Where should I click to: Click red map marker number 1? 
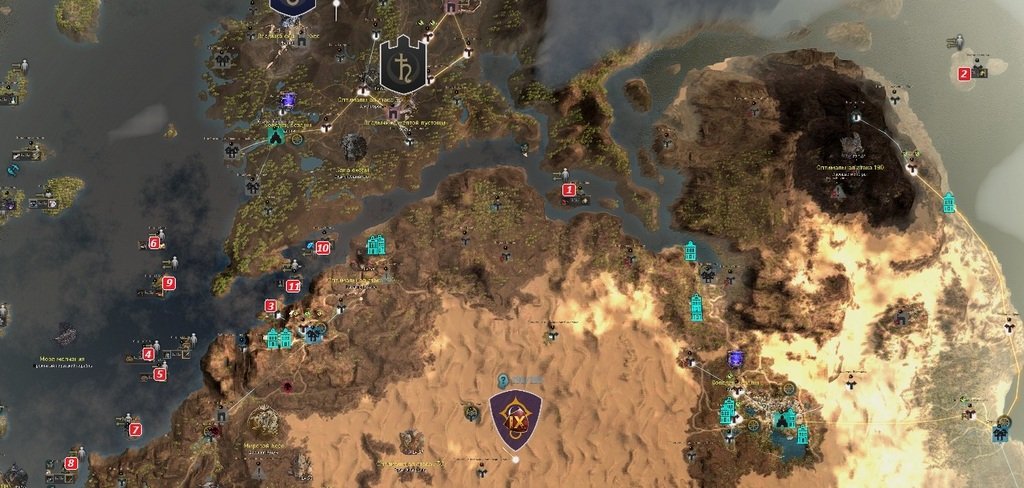pos(569,189)
